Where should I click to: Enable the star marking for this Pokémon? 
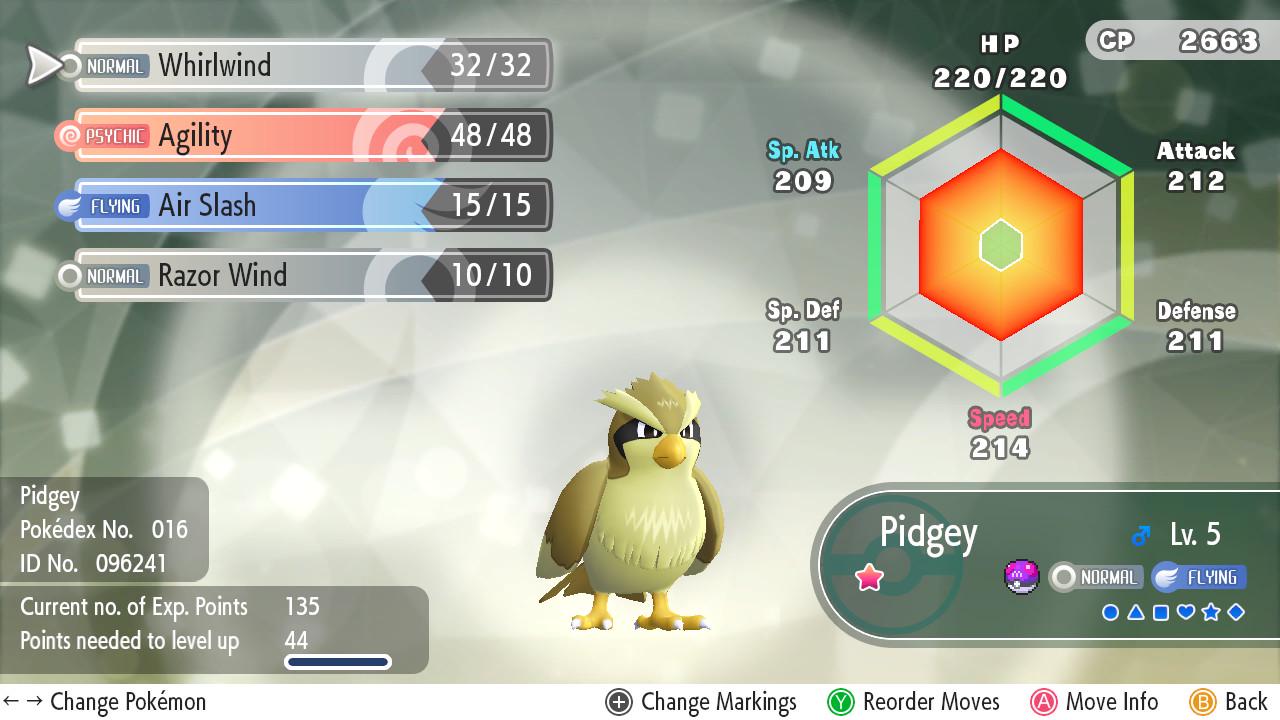pyautogui.click(x=1211, y=611)
